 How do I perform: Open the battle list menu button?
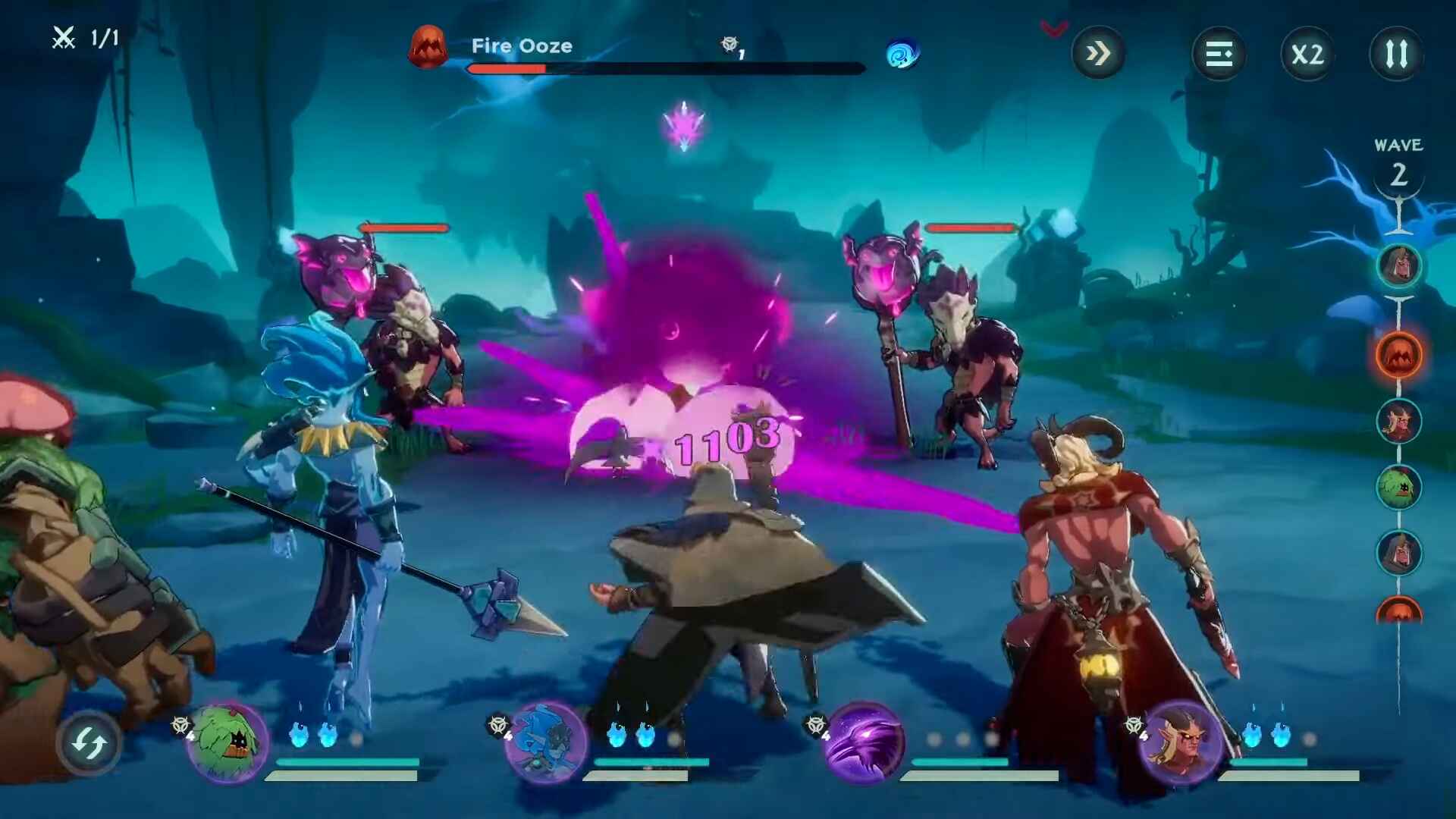(x=1219, y=54)
